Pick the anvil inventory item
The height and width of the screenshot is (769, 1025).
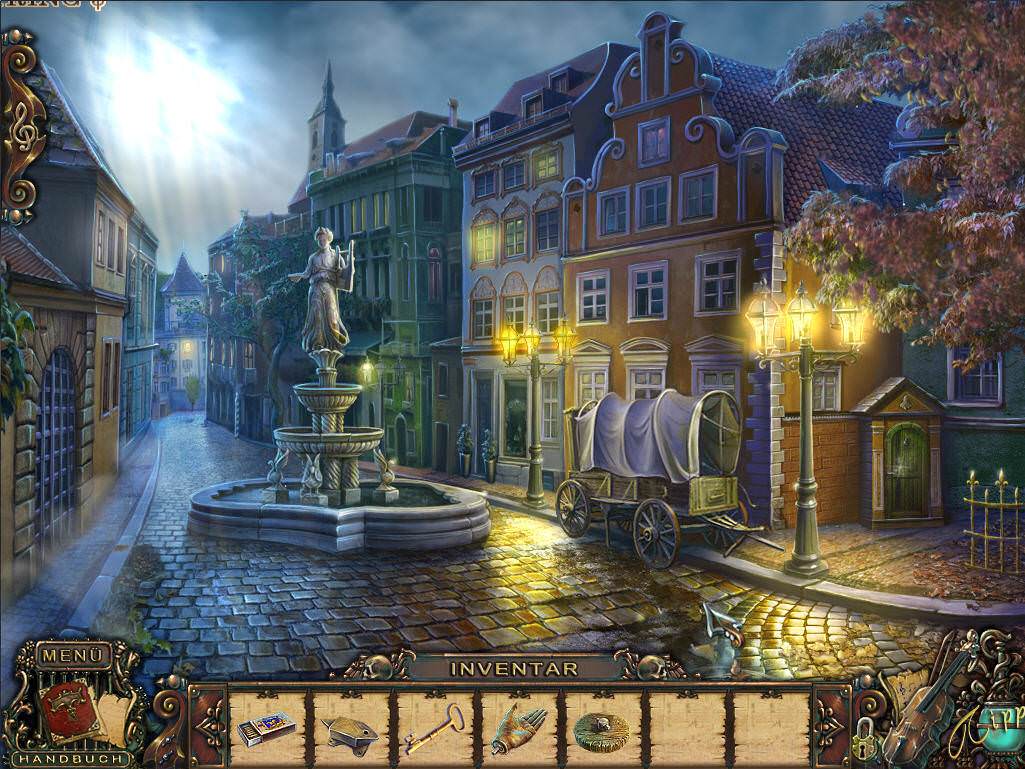coord(349,735)
